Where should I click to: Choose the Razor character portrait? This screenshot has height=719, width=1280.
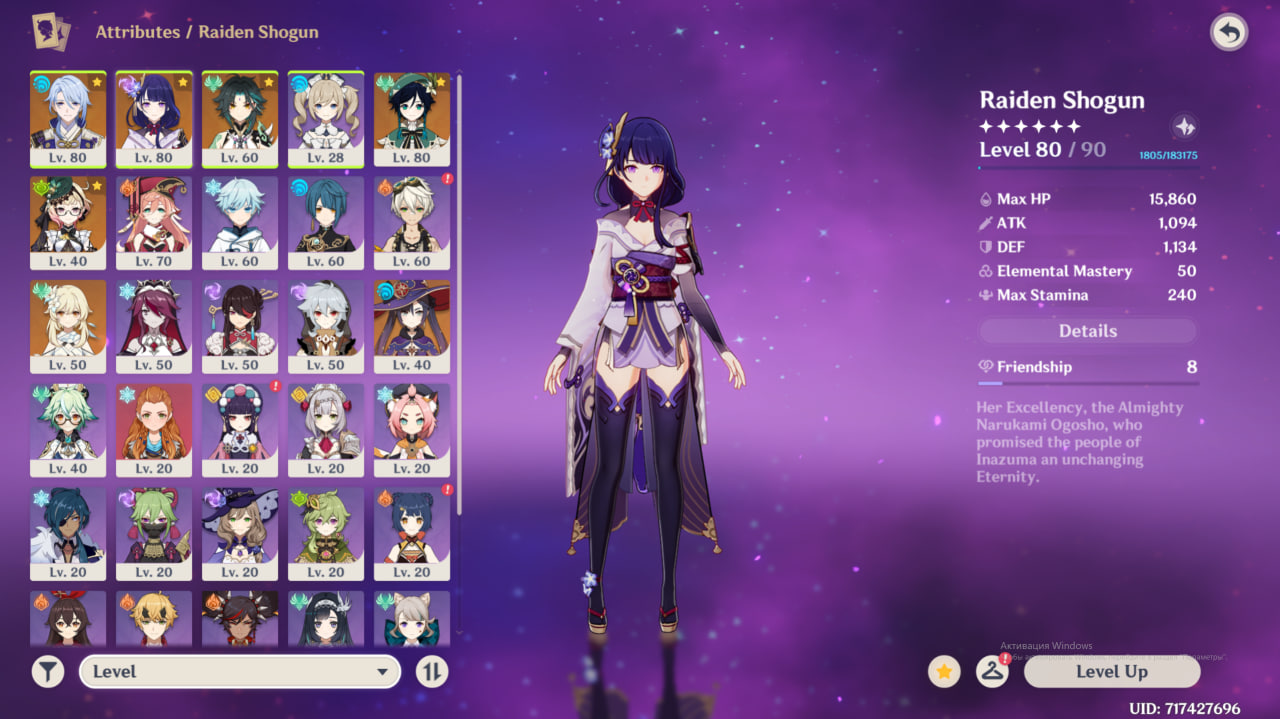[326, 326]
